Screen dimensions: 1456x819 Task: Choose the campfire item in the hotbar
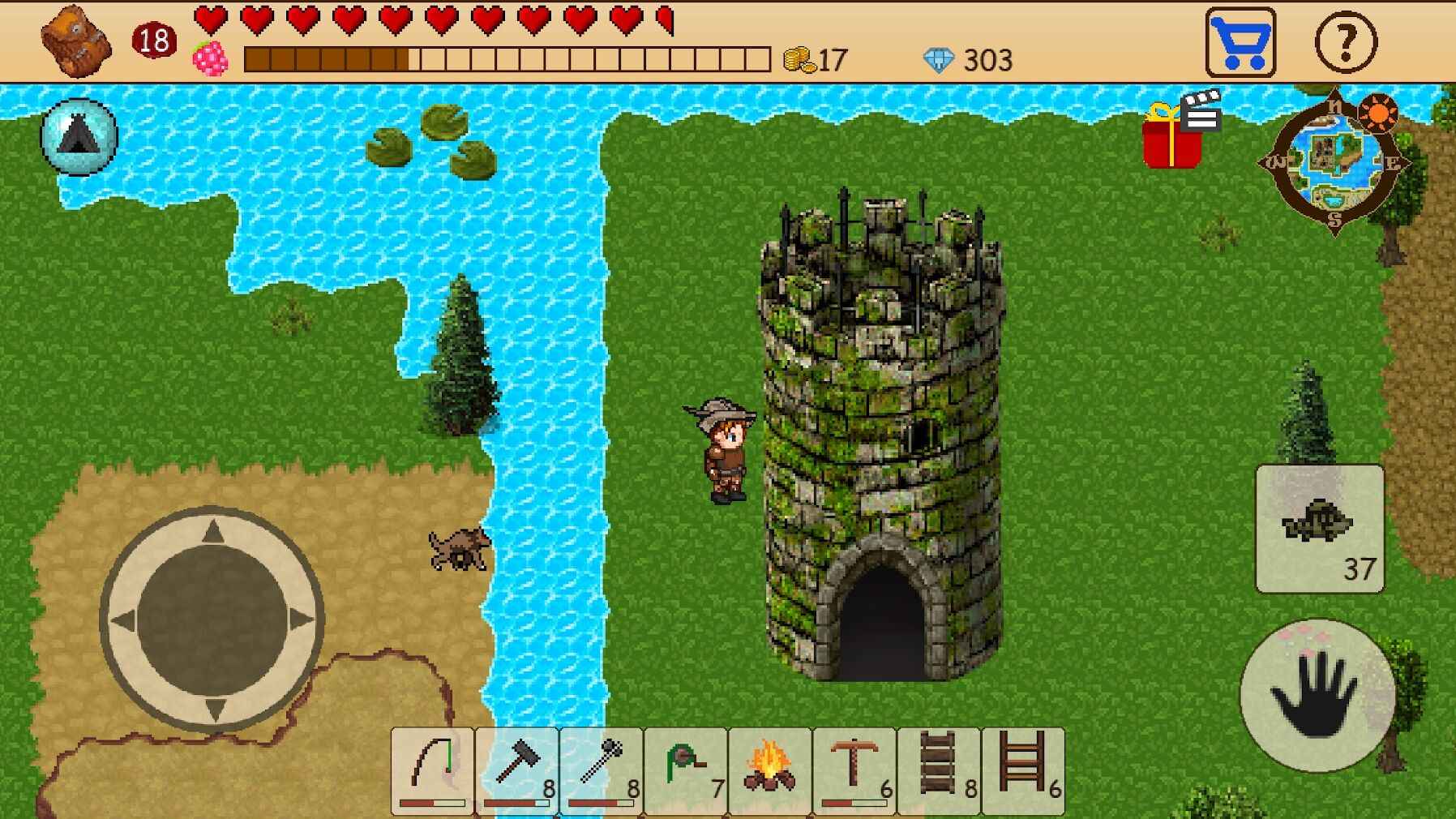click(768, 770)
